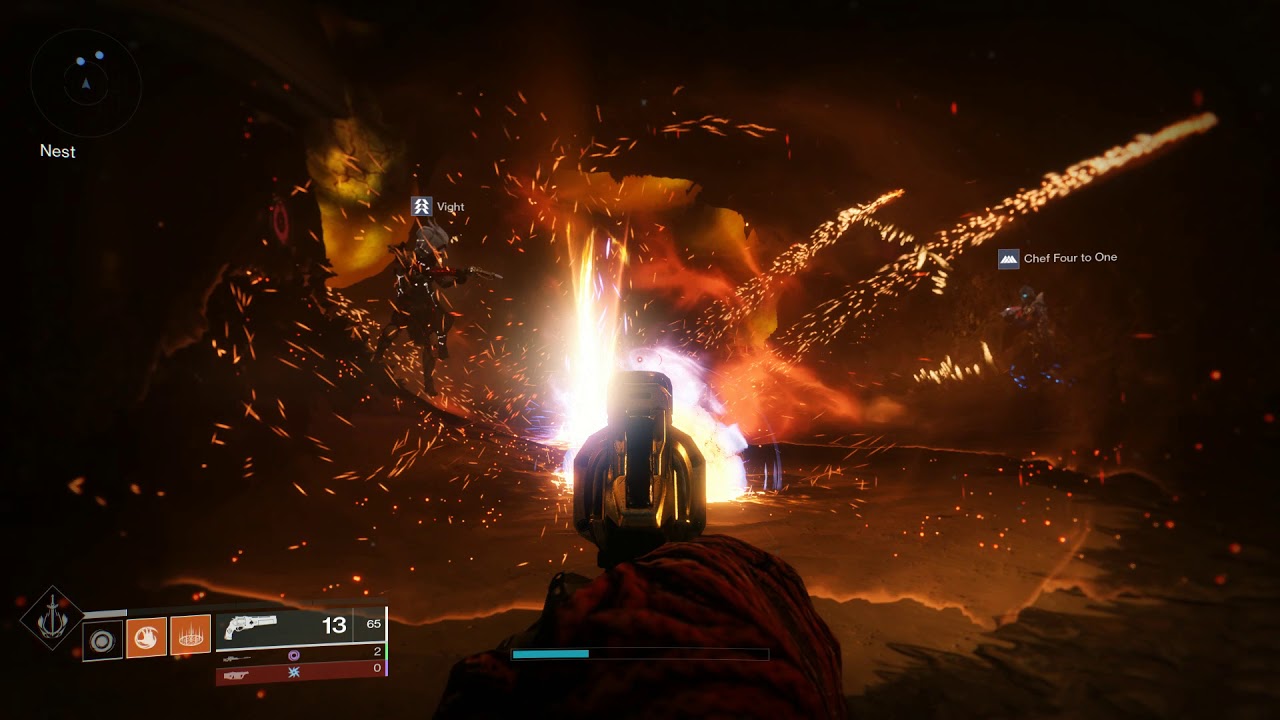Viewport: 1280px width, 720px height.
Task: Use the flaming fist melee ability
Action: pos(146,636)
